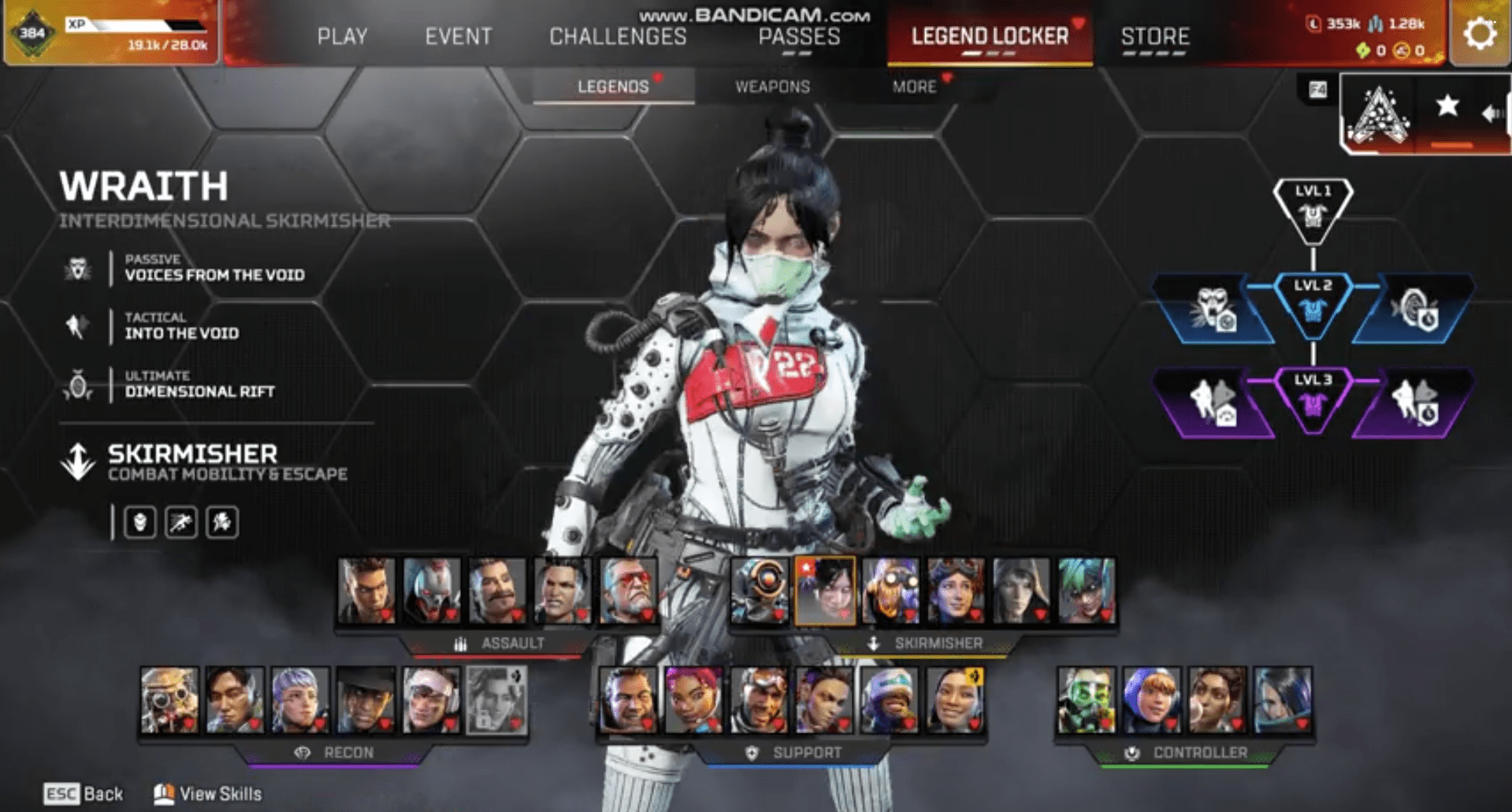The image size is (1512, 812).
Task: Click the Tactical Into the Void ability icon
Action: (x=76, y=325)
